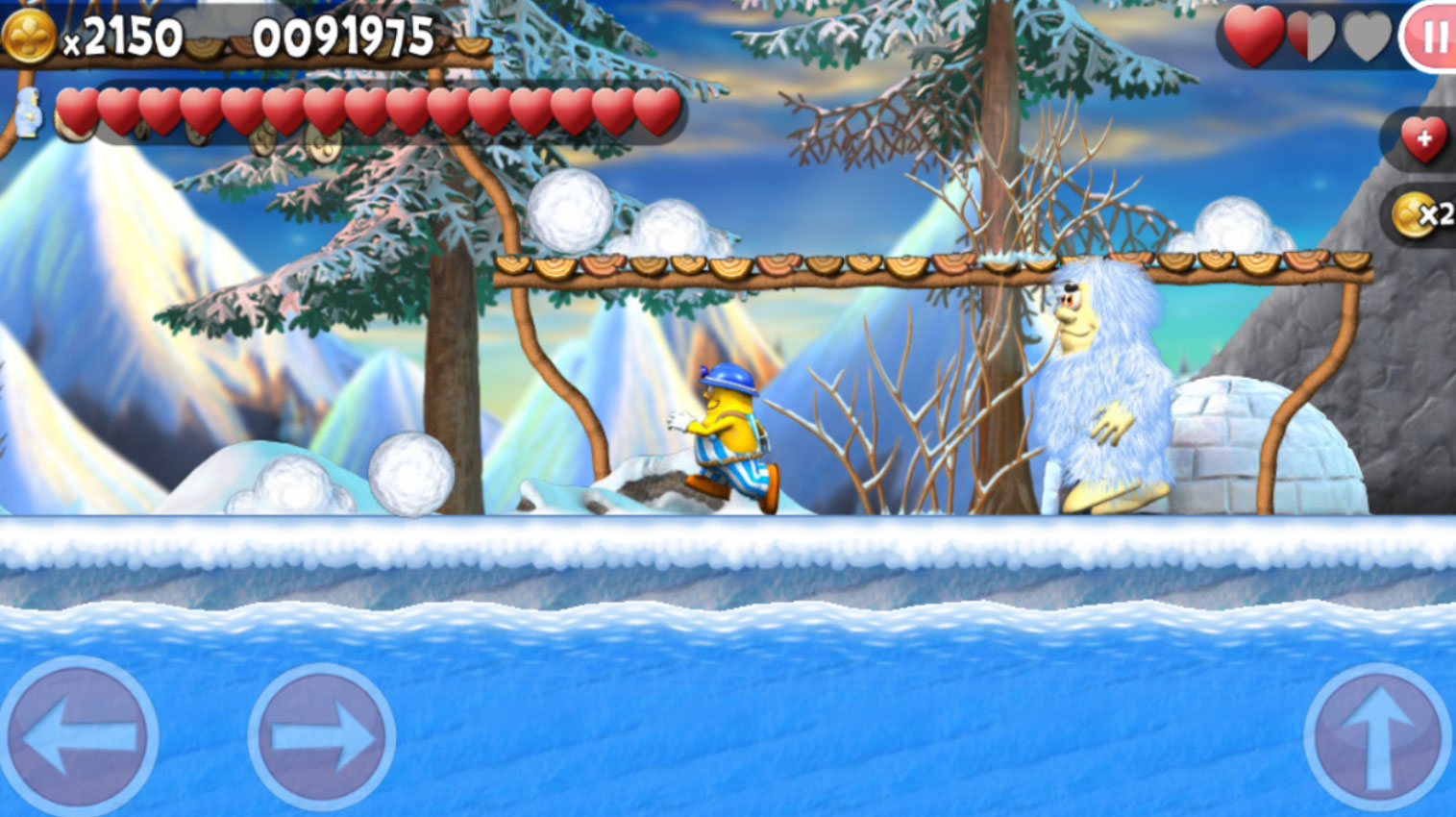
Task: Click the coin count x2150 label
Action: pos(123,37)
